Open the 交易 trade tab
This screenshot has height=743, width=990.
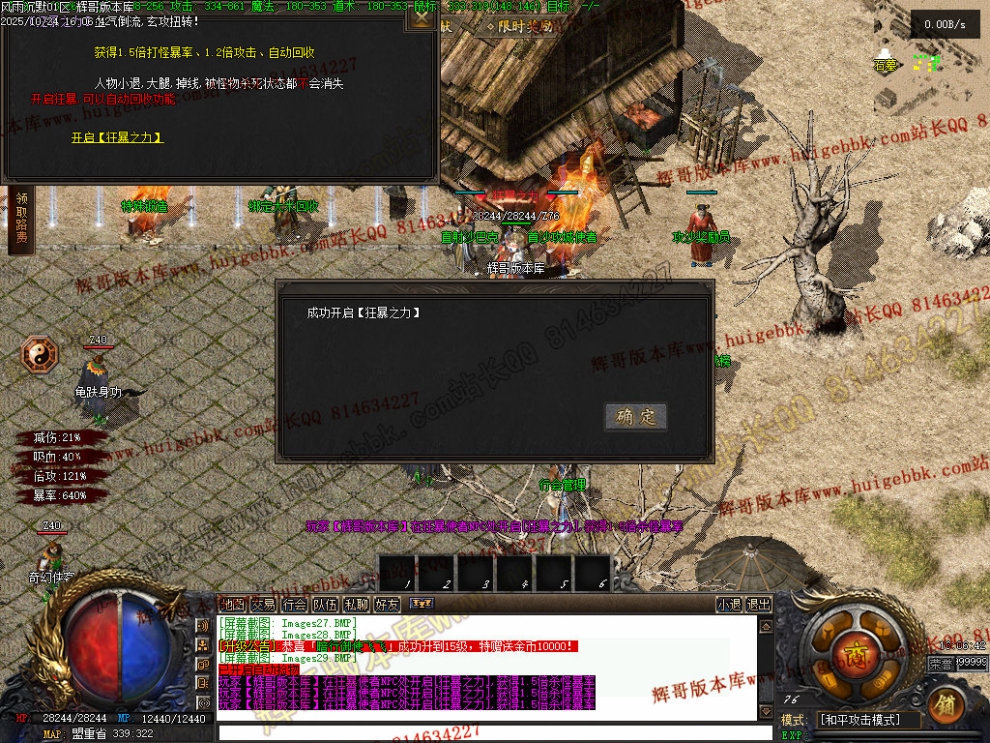coord(263,604)
